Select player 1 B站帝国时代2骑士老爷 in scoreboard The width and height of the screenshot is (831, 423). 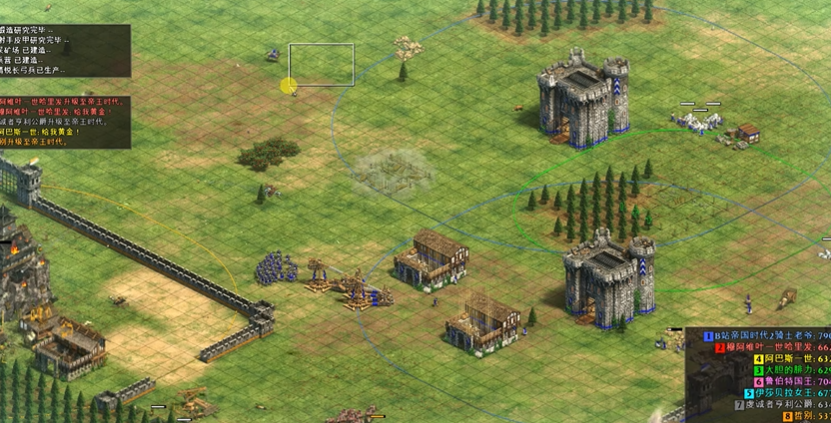768,335
